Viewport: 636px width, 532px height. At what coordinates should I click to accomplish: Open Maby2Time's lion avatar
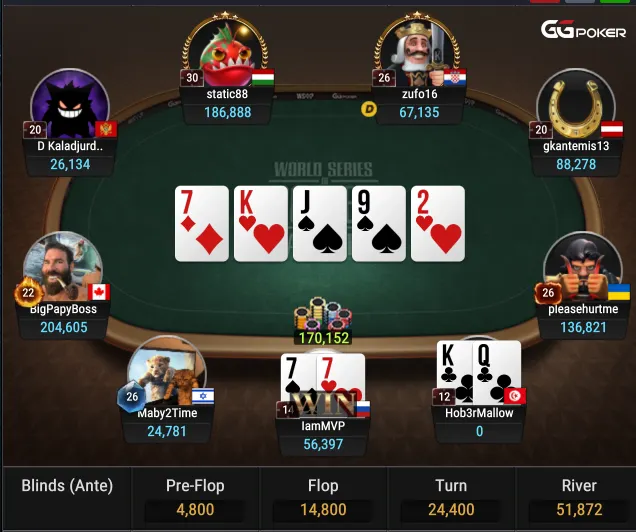click(x=160, y=372)
